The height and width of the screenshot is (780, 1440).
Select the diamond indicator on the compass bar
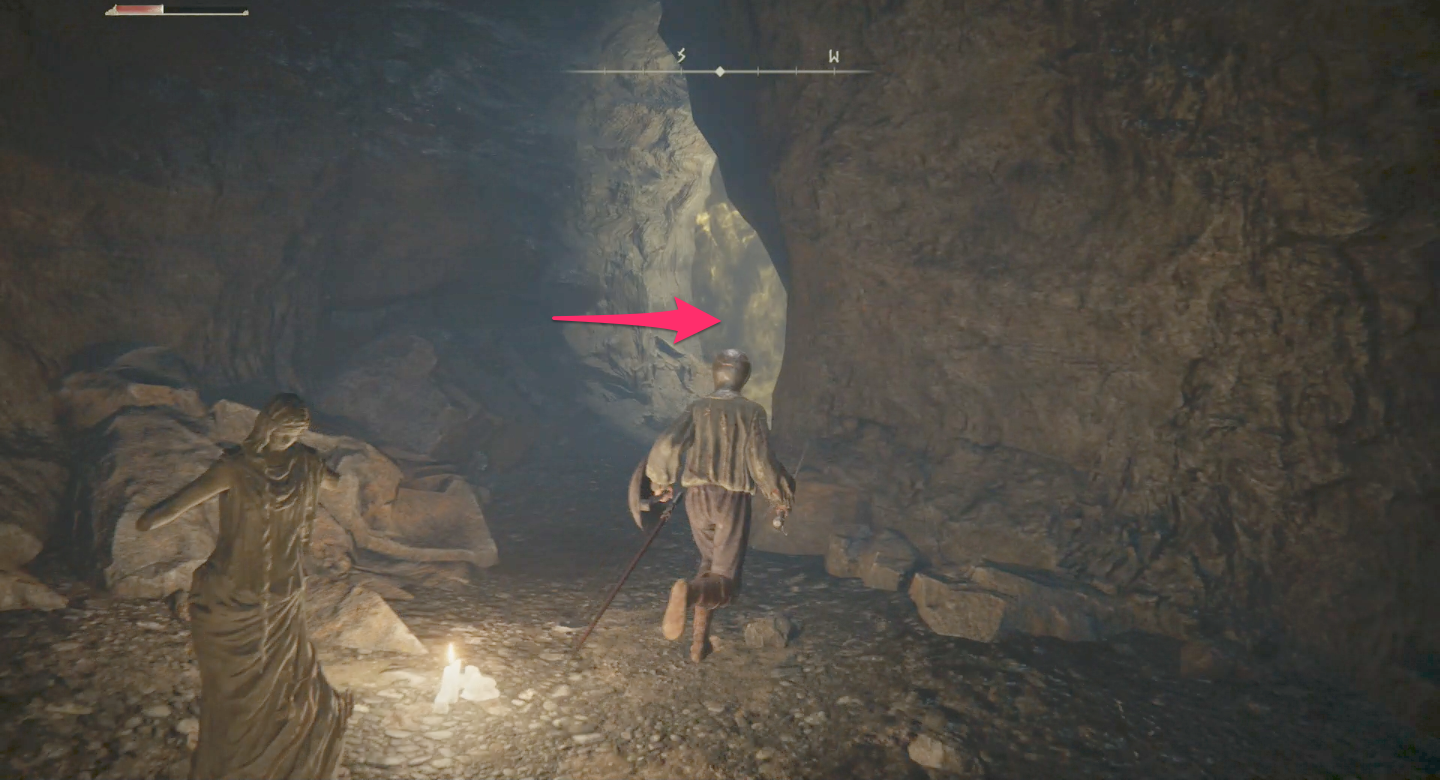[719, 70]
